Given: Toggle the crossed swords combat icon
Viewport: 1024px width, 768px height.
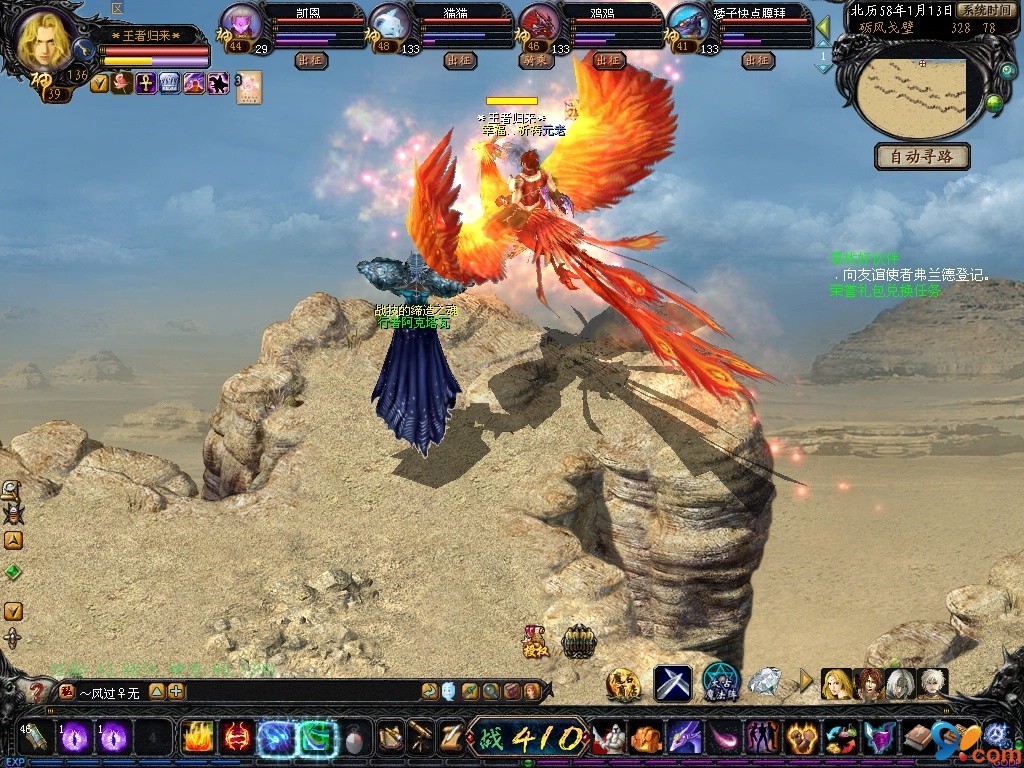Looking at the screenshot, I should coord(672,683).
